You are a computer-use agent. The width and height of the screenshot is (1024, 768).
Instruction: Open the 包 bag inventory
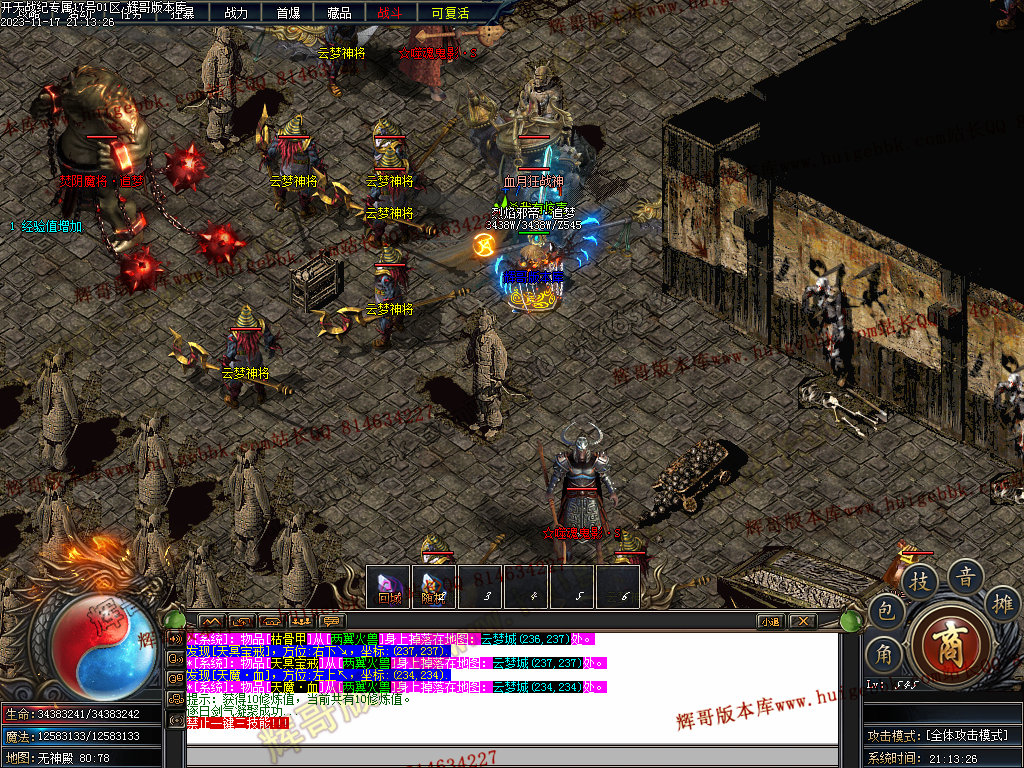pyautogui.click(x=886, y=610)
